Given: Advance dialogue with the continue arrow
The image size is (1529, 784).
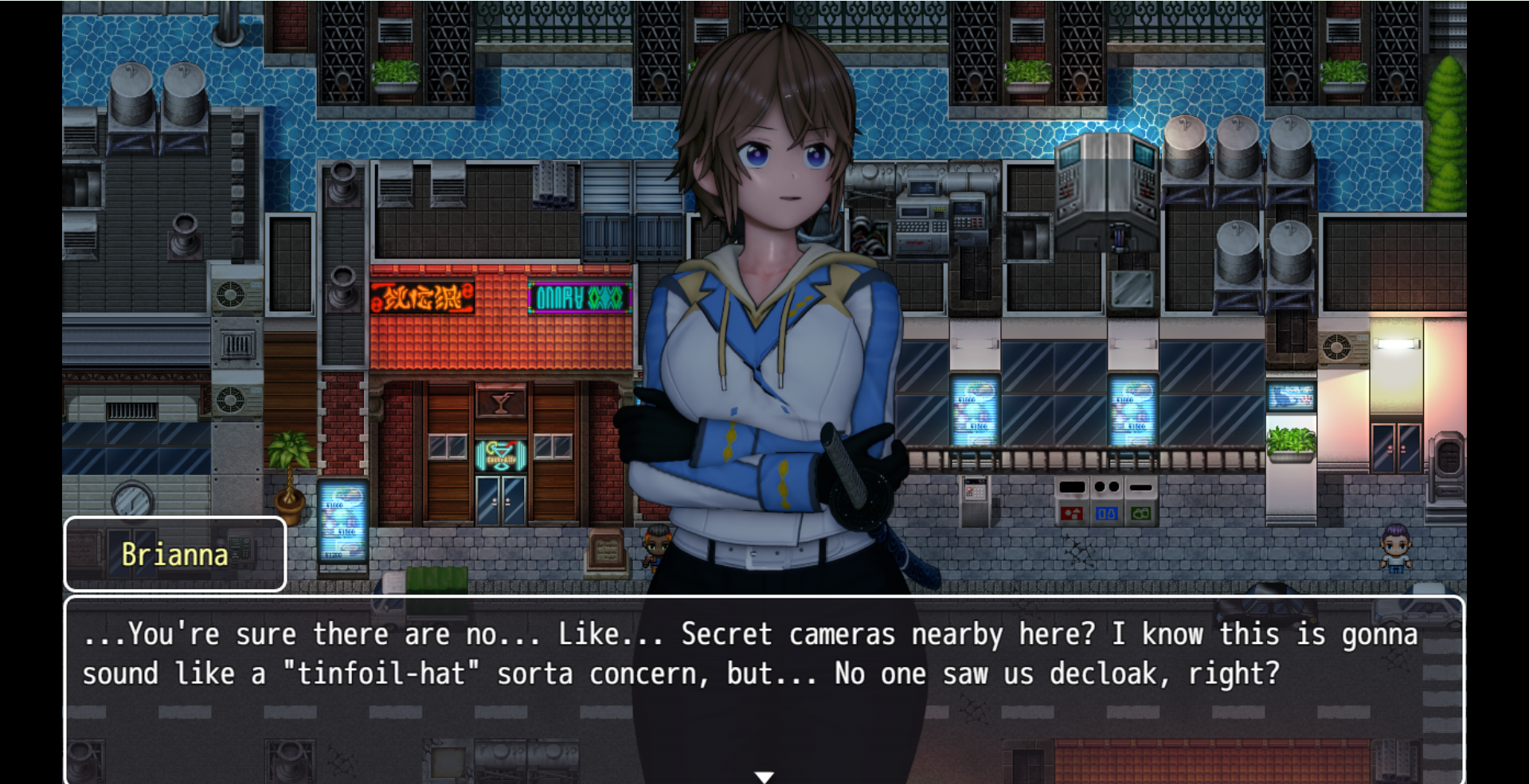Looking at the screenshot, I should 764,776.
